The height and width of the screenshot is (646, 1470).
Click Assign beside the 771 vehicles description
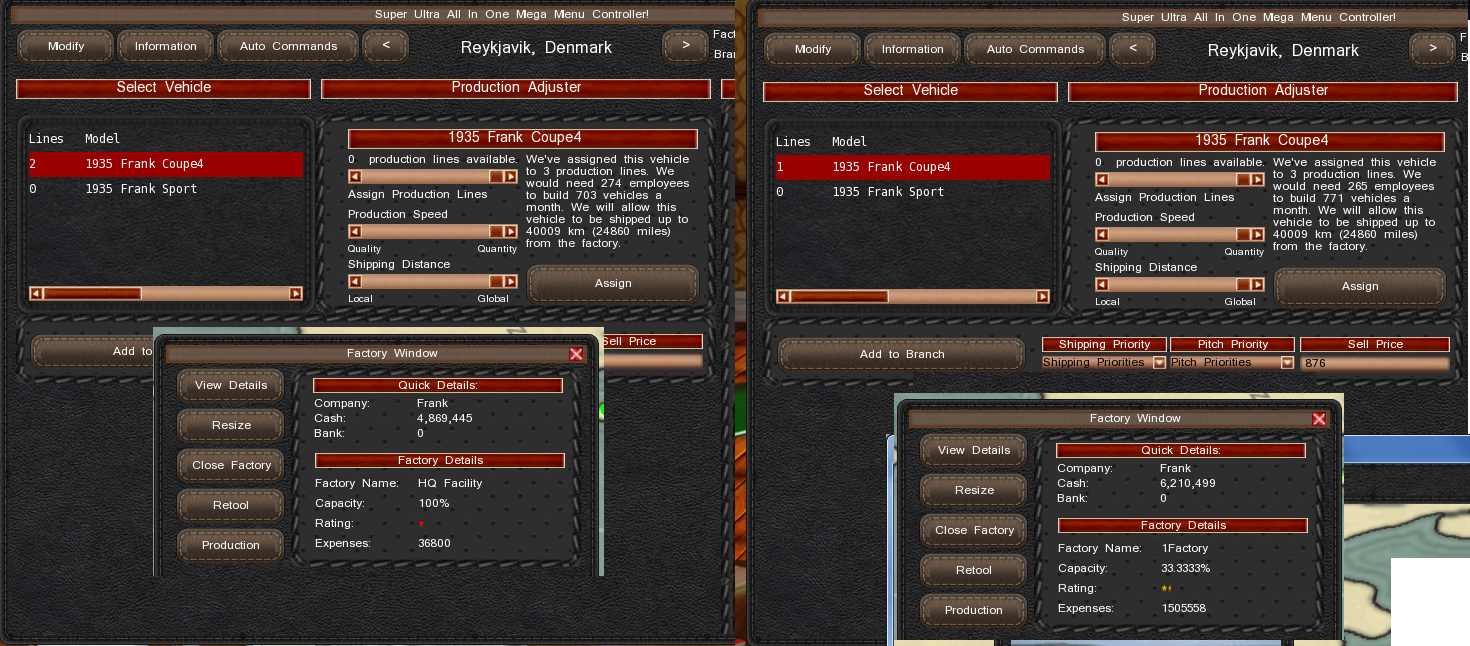coord(1359,286)
